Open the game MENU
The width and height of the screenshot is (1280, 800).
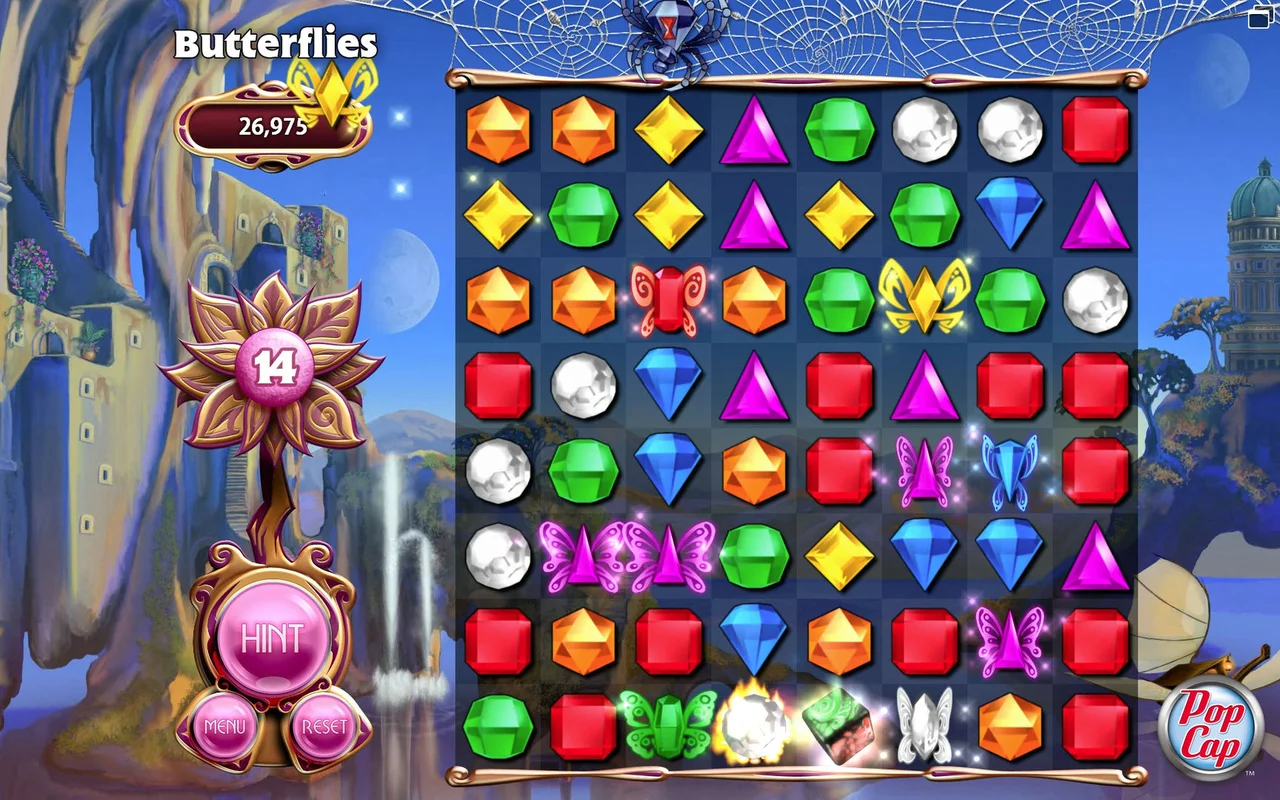(x=227, y=727)
